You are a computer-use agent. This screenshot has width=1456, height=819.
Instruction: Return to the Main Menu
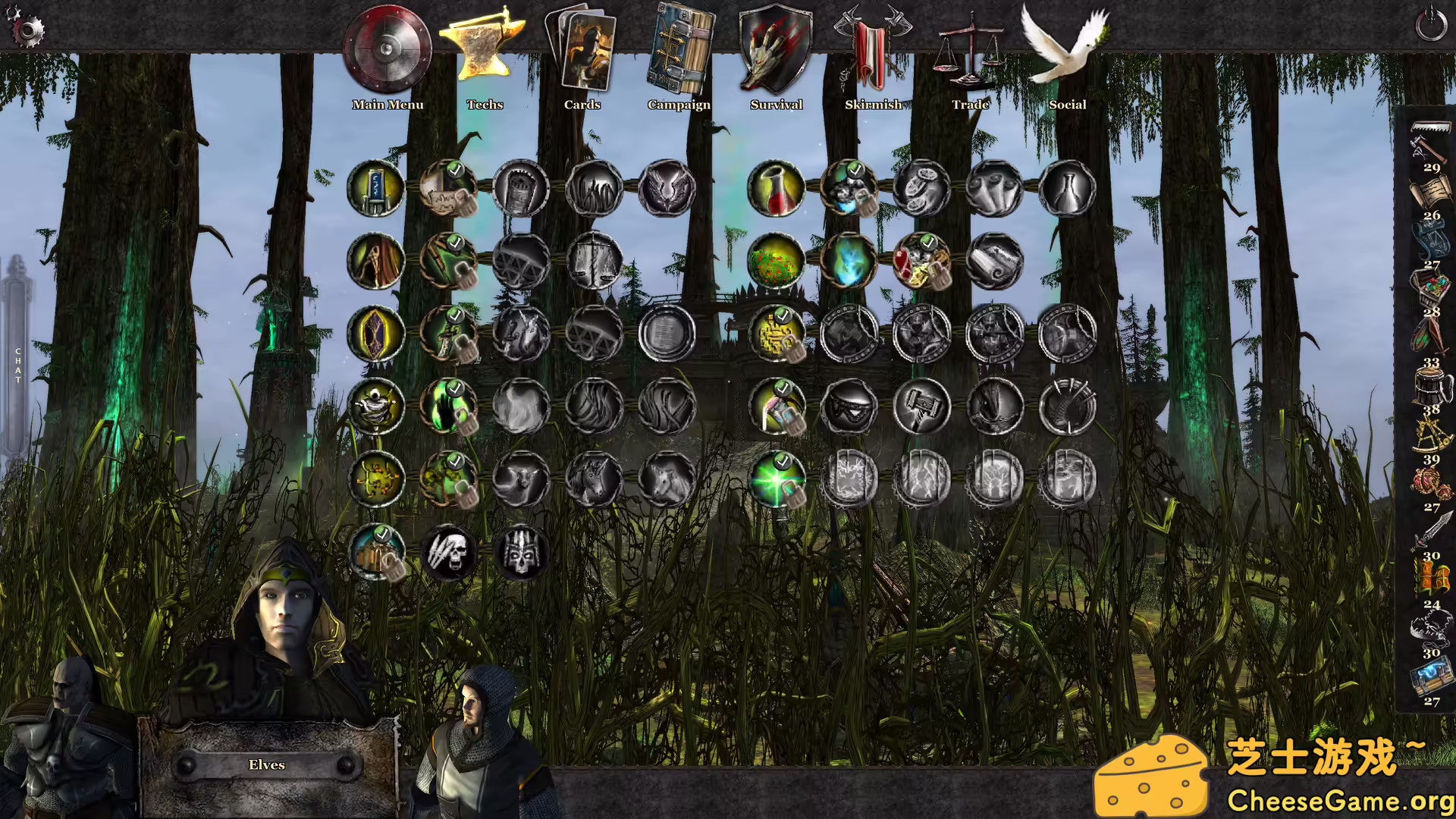click(388, 49)
